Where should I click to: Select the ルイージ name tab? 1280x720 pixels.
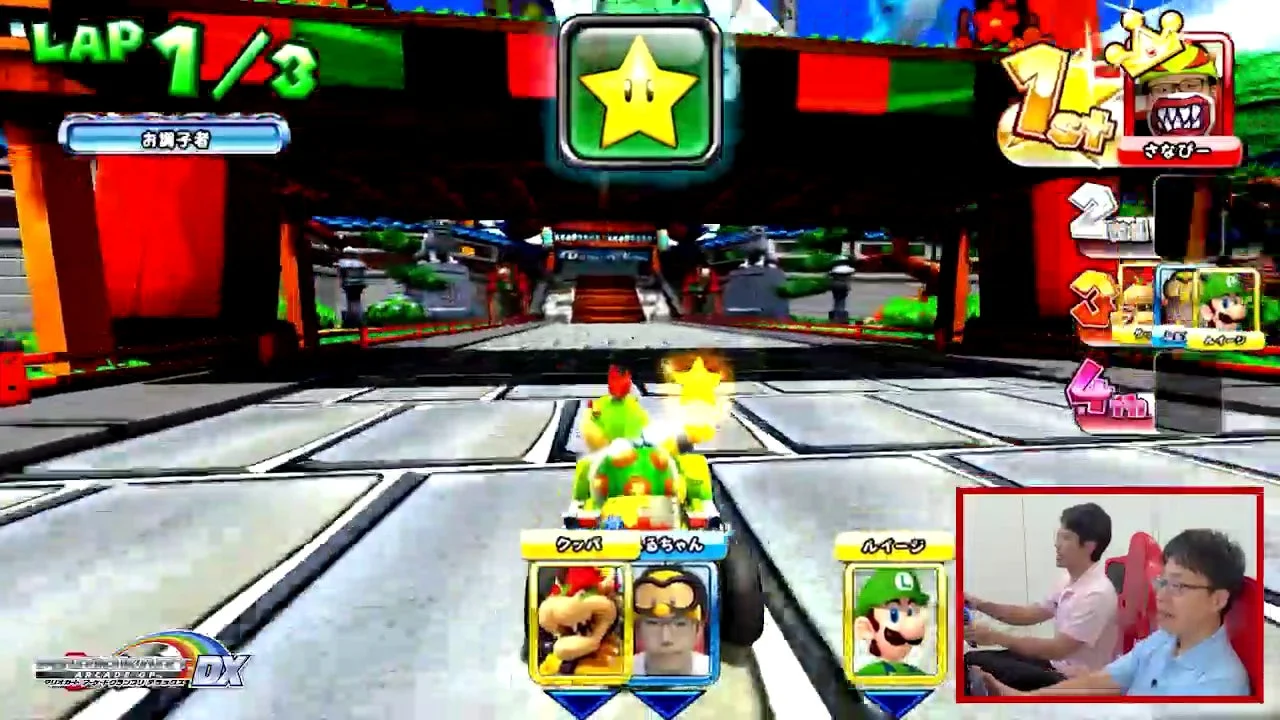click(894, 544)
